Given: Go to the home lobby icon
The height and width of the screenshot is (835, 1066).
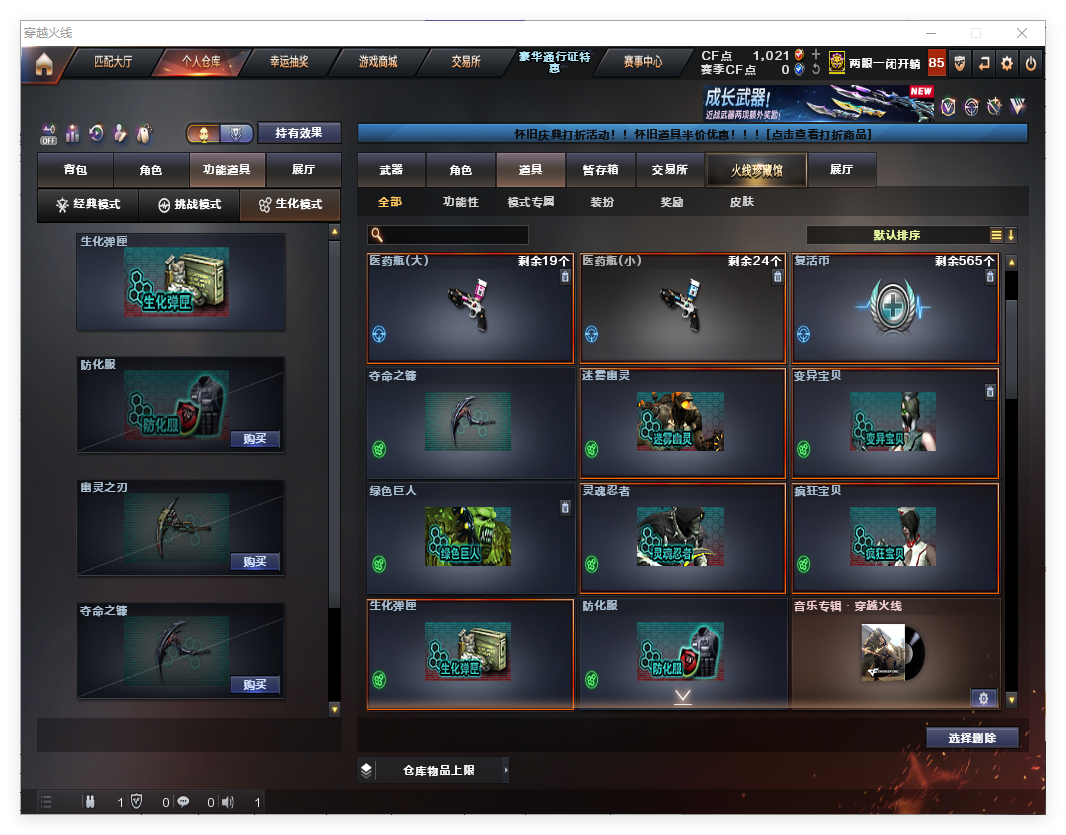Looking at the screenshot, I should 43,64.
